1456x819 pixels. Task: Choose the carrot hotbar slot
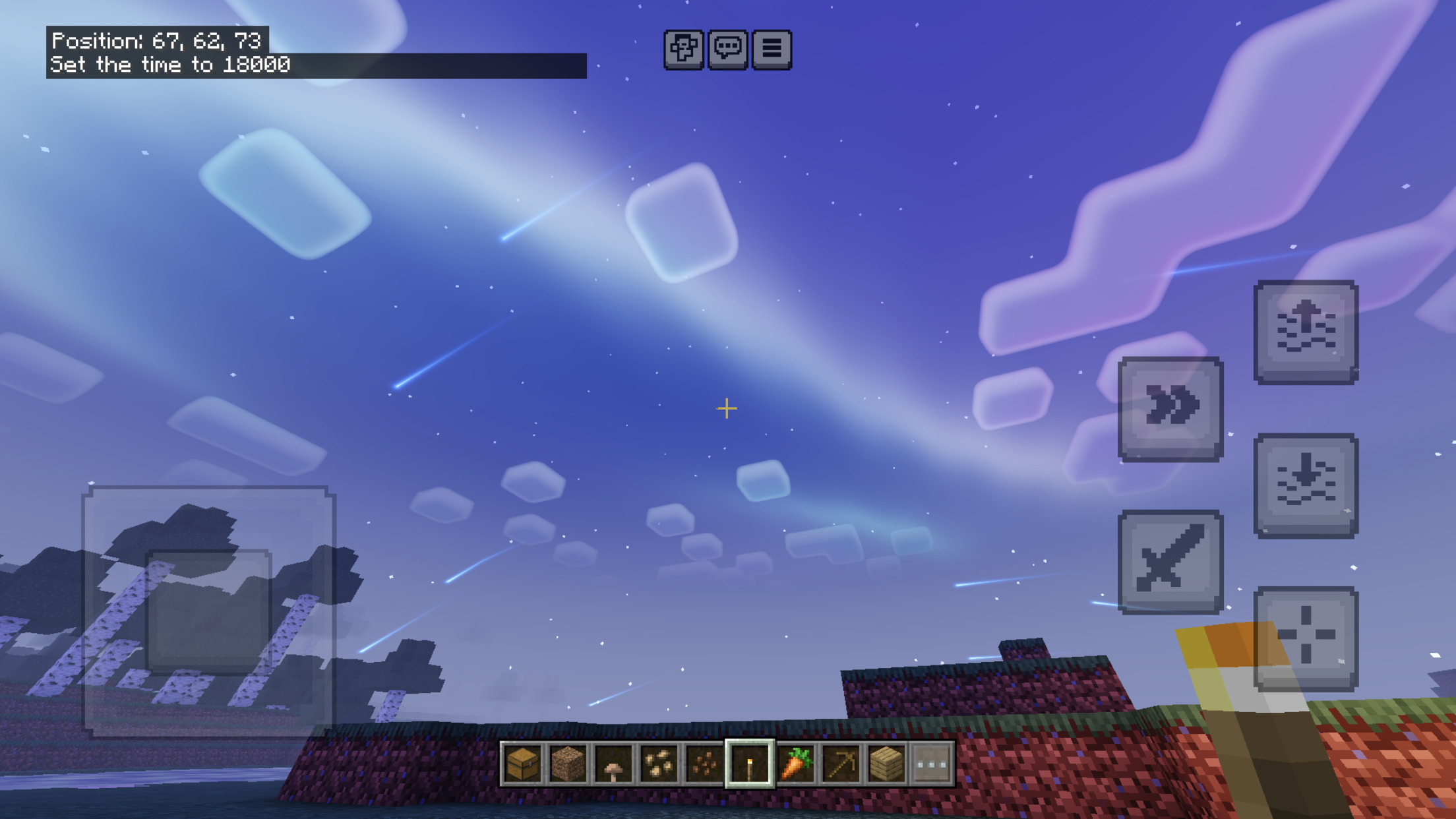click(x=795, y=764)
